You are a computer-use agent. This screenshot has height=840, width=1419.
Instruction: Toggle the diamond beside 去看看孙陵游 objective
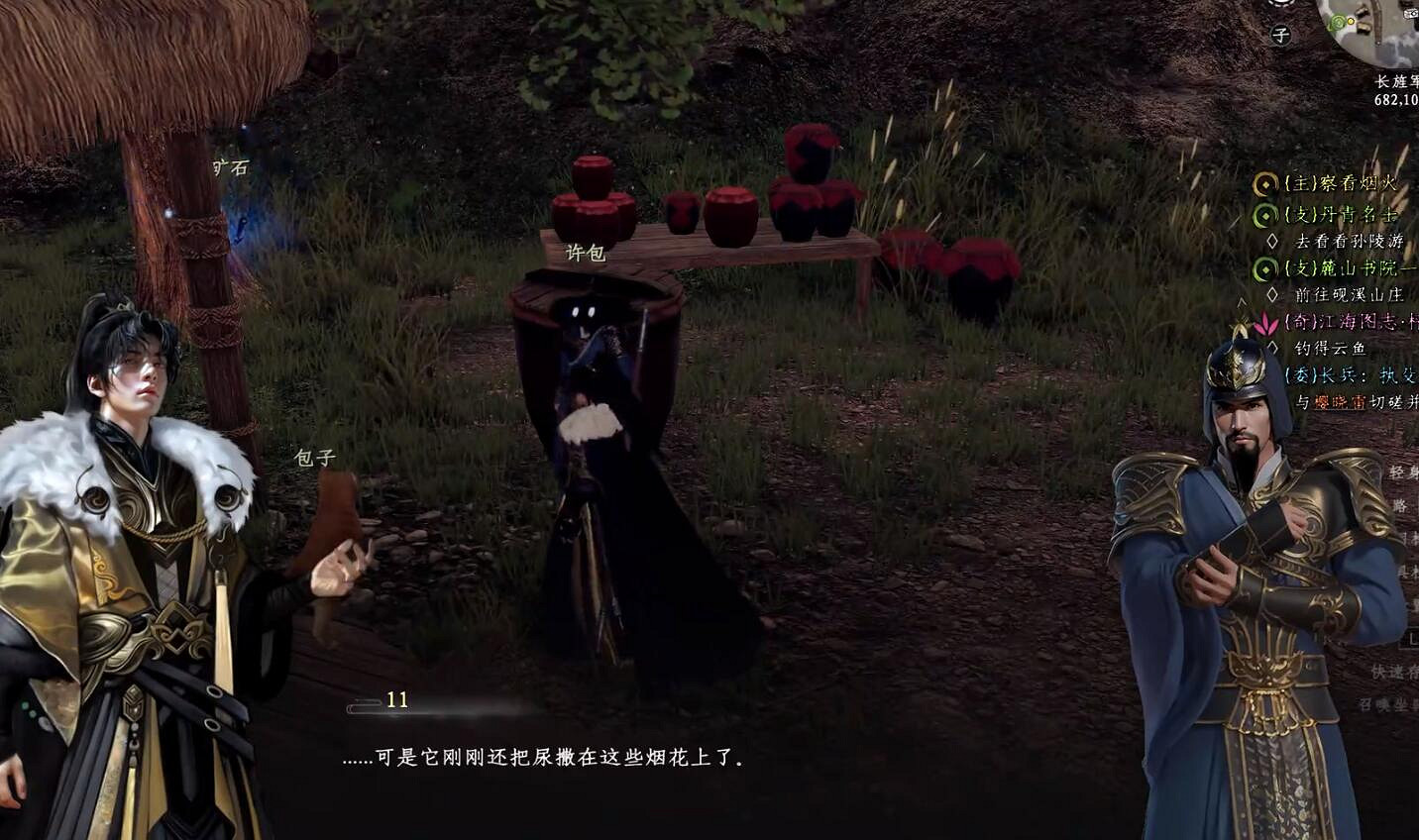[x=1272, y=240]
